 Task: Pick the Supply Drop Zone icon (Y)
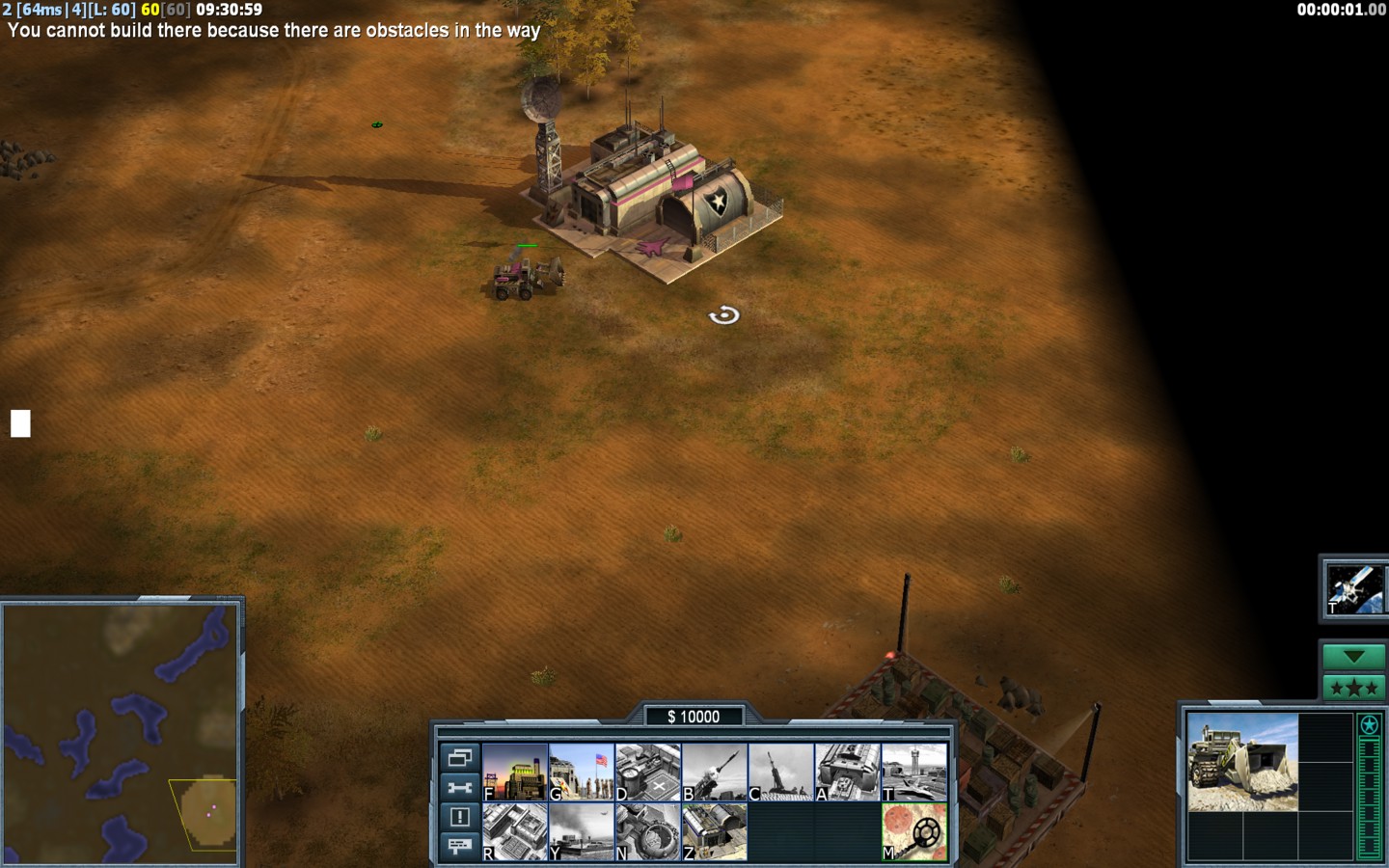[582, 831]
